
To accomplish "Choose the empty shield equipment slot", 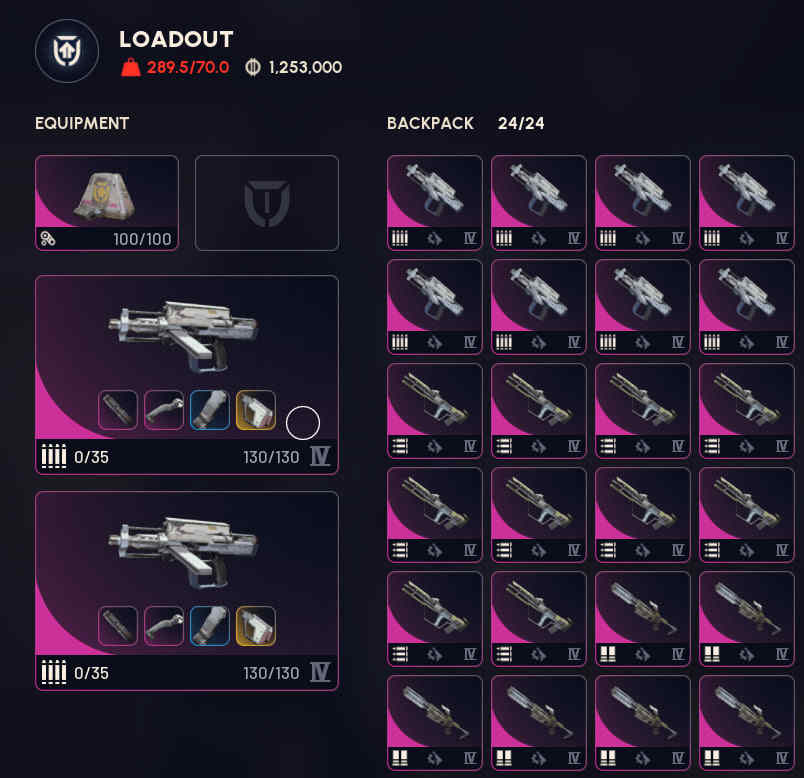I will (266, 202).
